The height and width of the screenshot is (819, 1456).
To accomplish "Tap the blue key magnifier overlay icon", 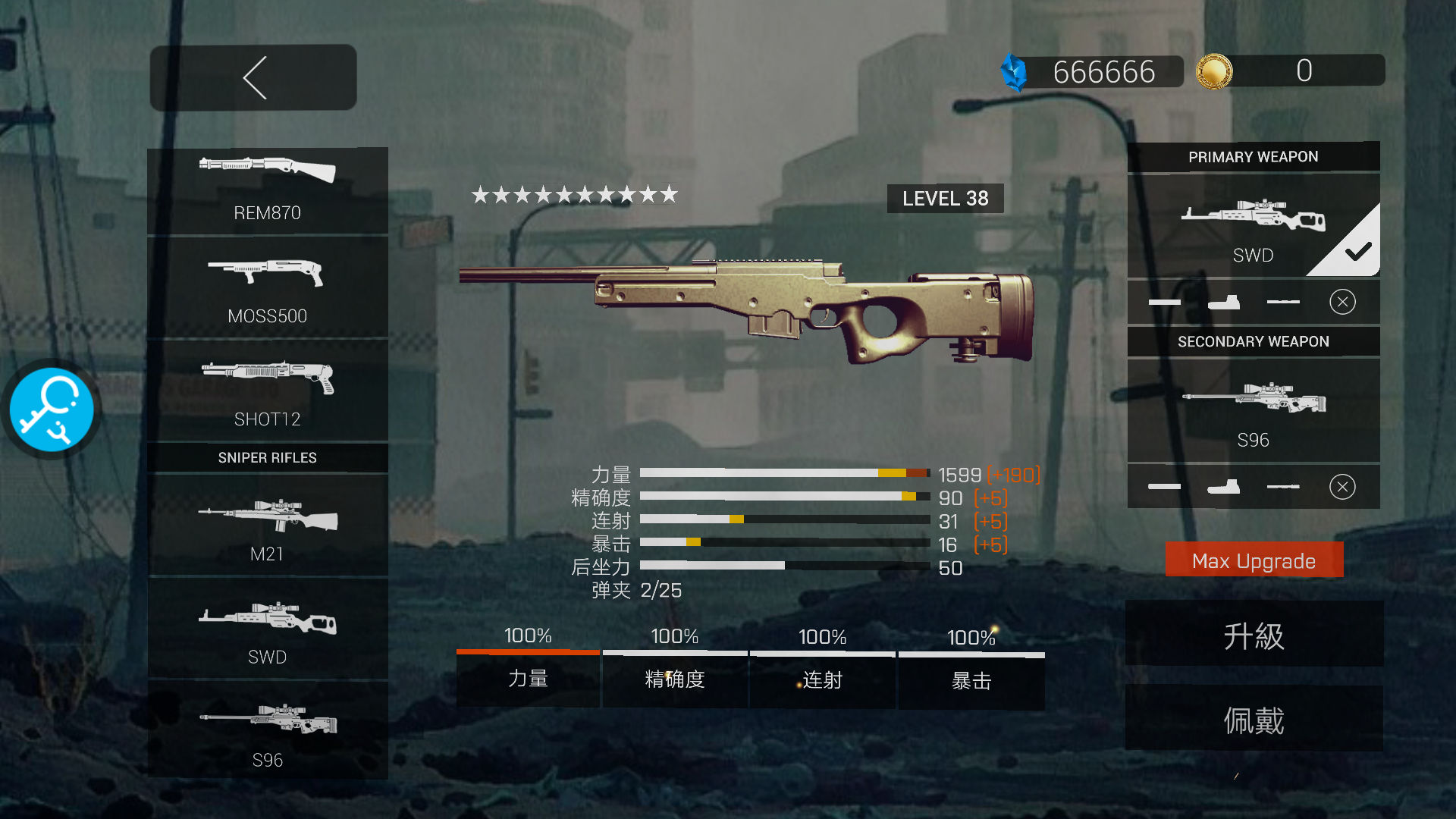I will [x=52, y=410].
